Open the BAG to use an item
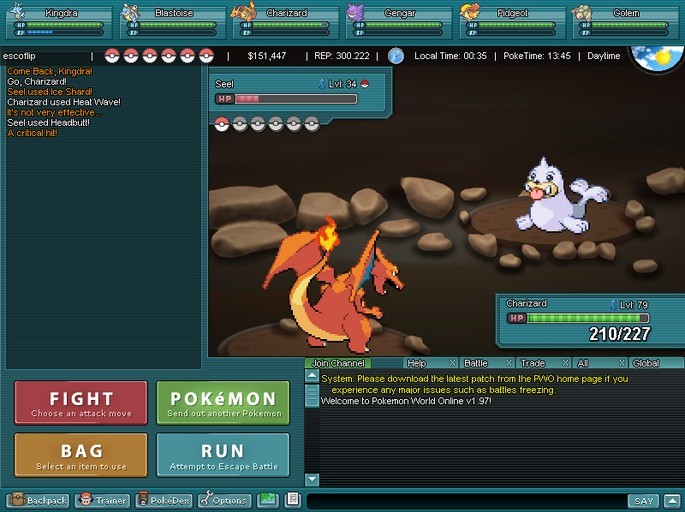This screenshot has width=685, height=512. [81, 455]
